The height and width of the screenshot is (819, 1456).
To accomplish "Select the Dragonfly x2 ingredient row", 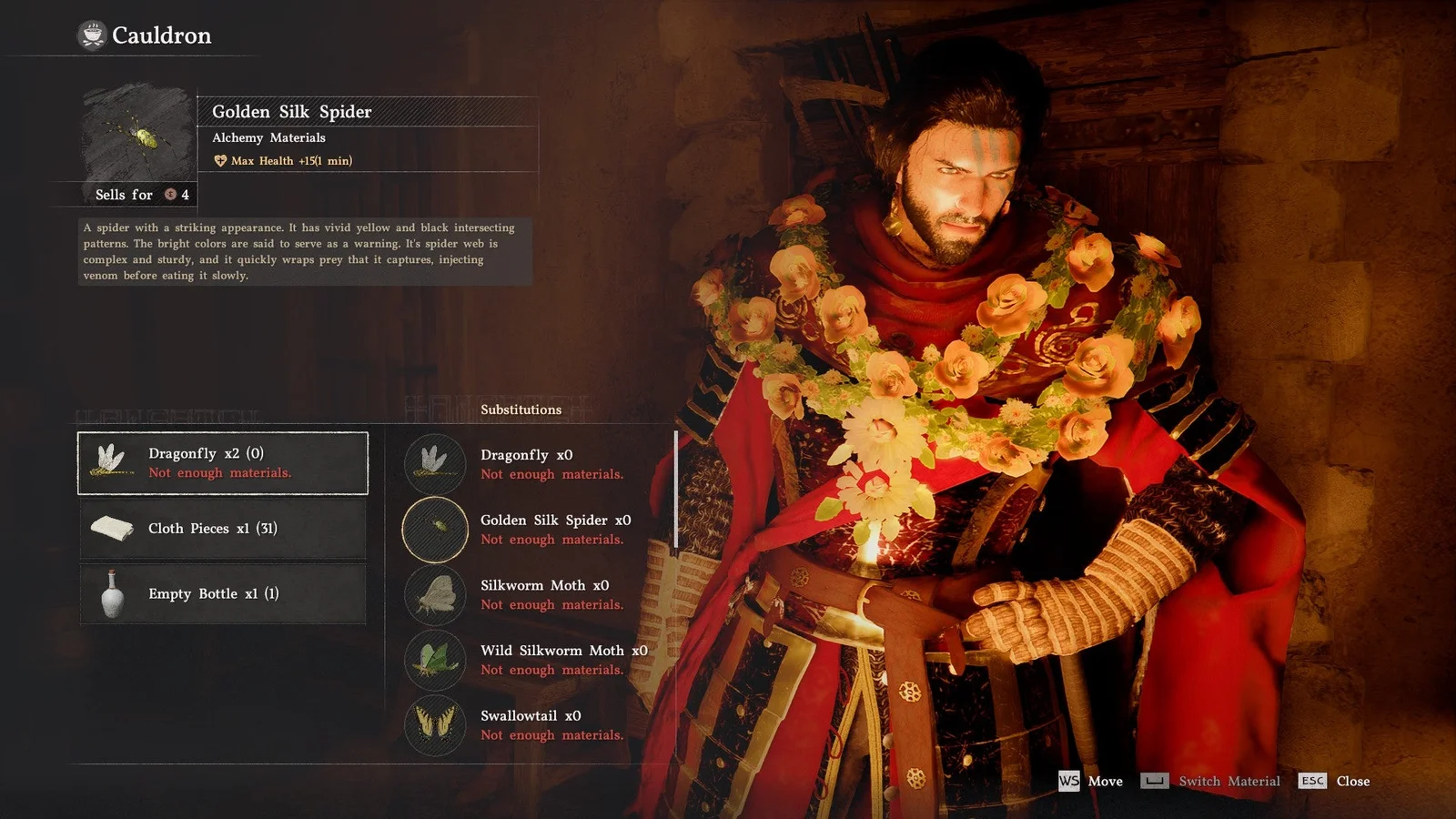I will [x=223, y=463].
